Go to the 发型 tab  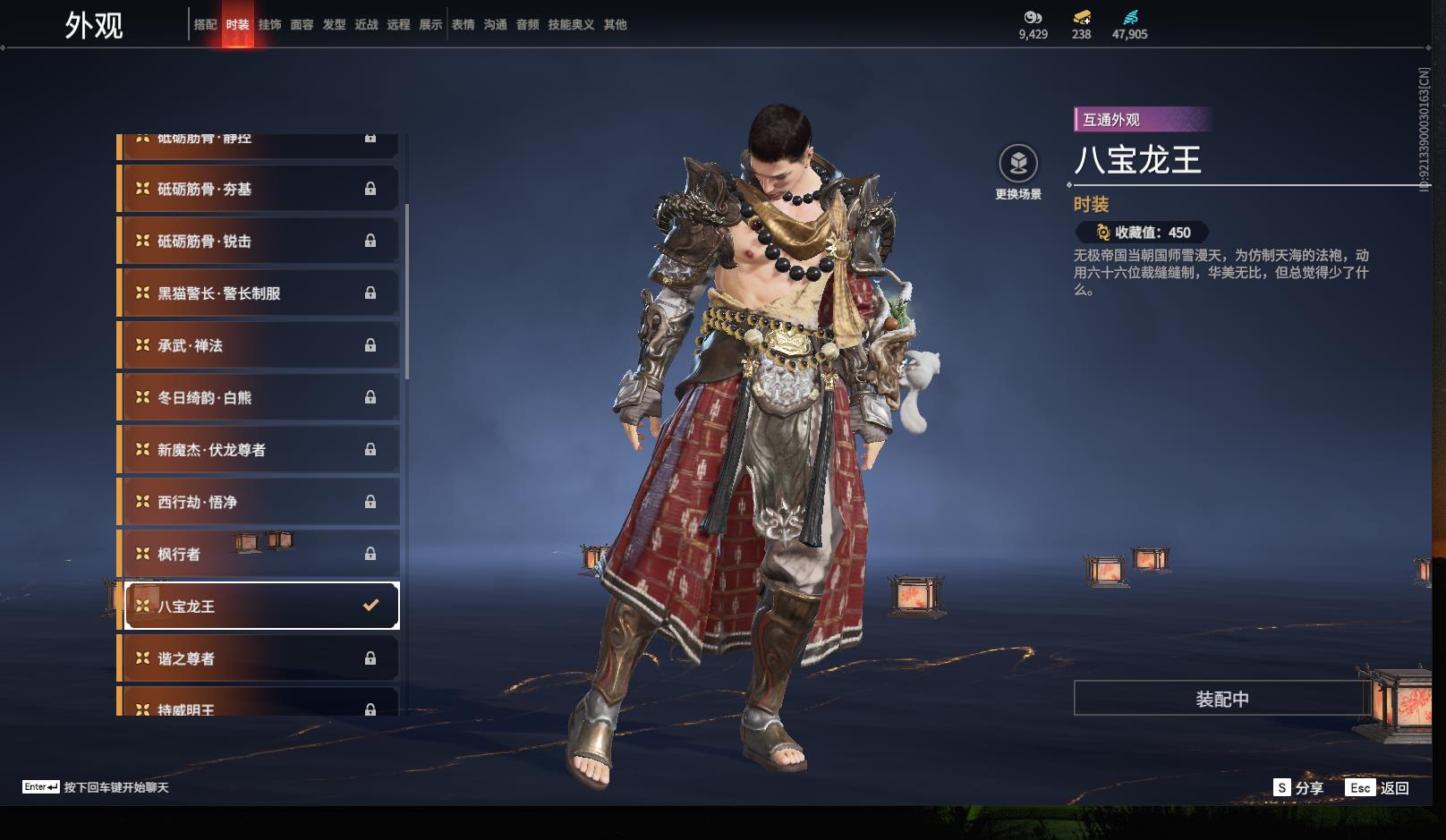click(x=334, y=25)
